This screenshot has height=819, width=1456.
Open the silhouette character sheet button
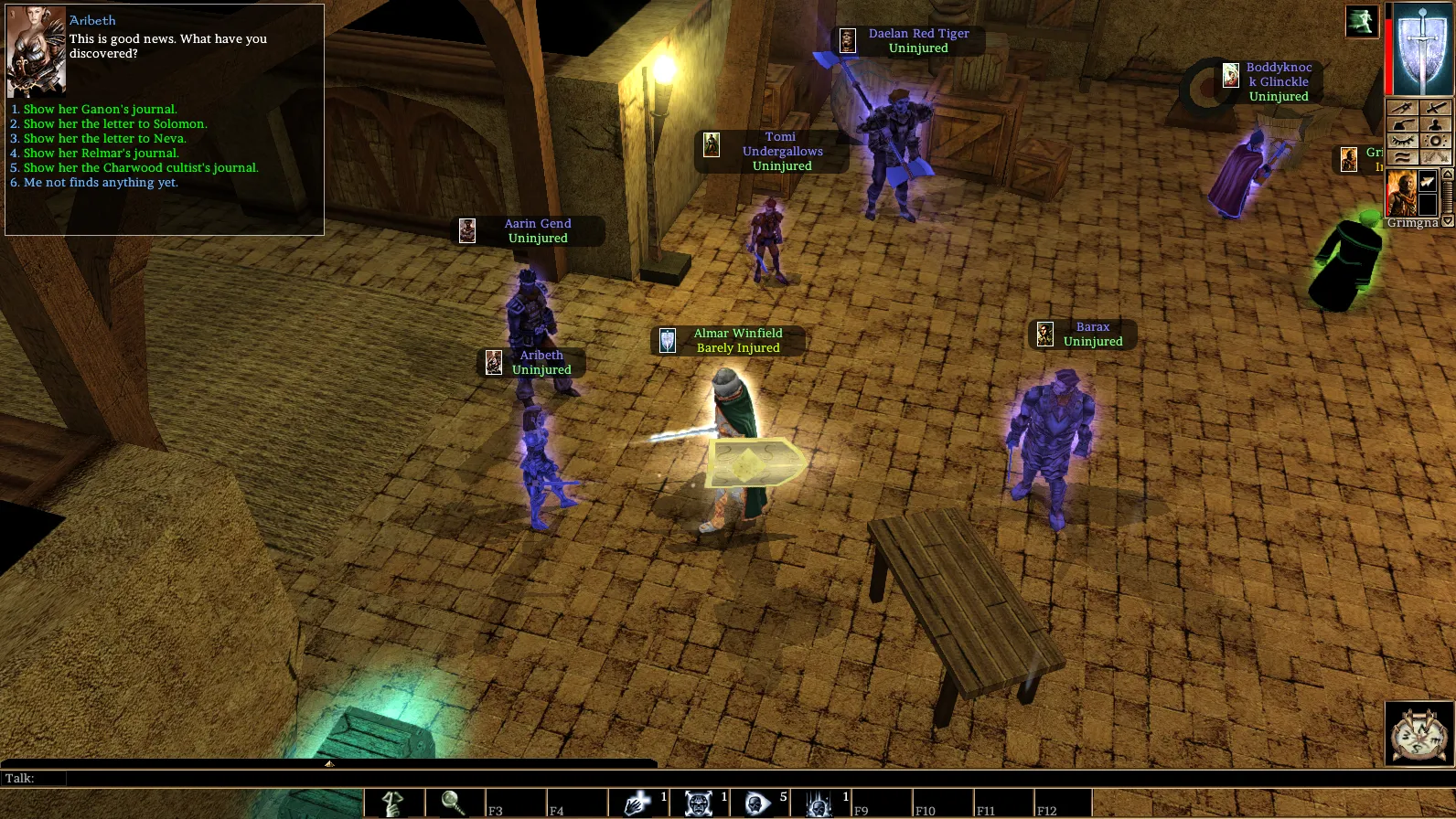click(x=1436, y=124)
